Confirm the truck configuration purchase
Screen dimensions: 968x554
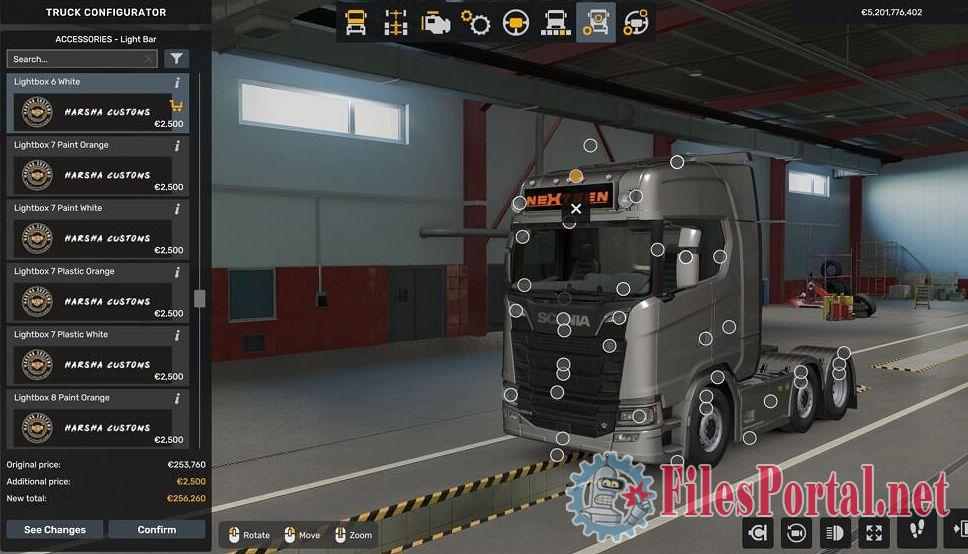[156, 529]
